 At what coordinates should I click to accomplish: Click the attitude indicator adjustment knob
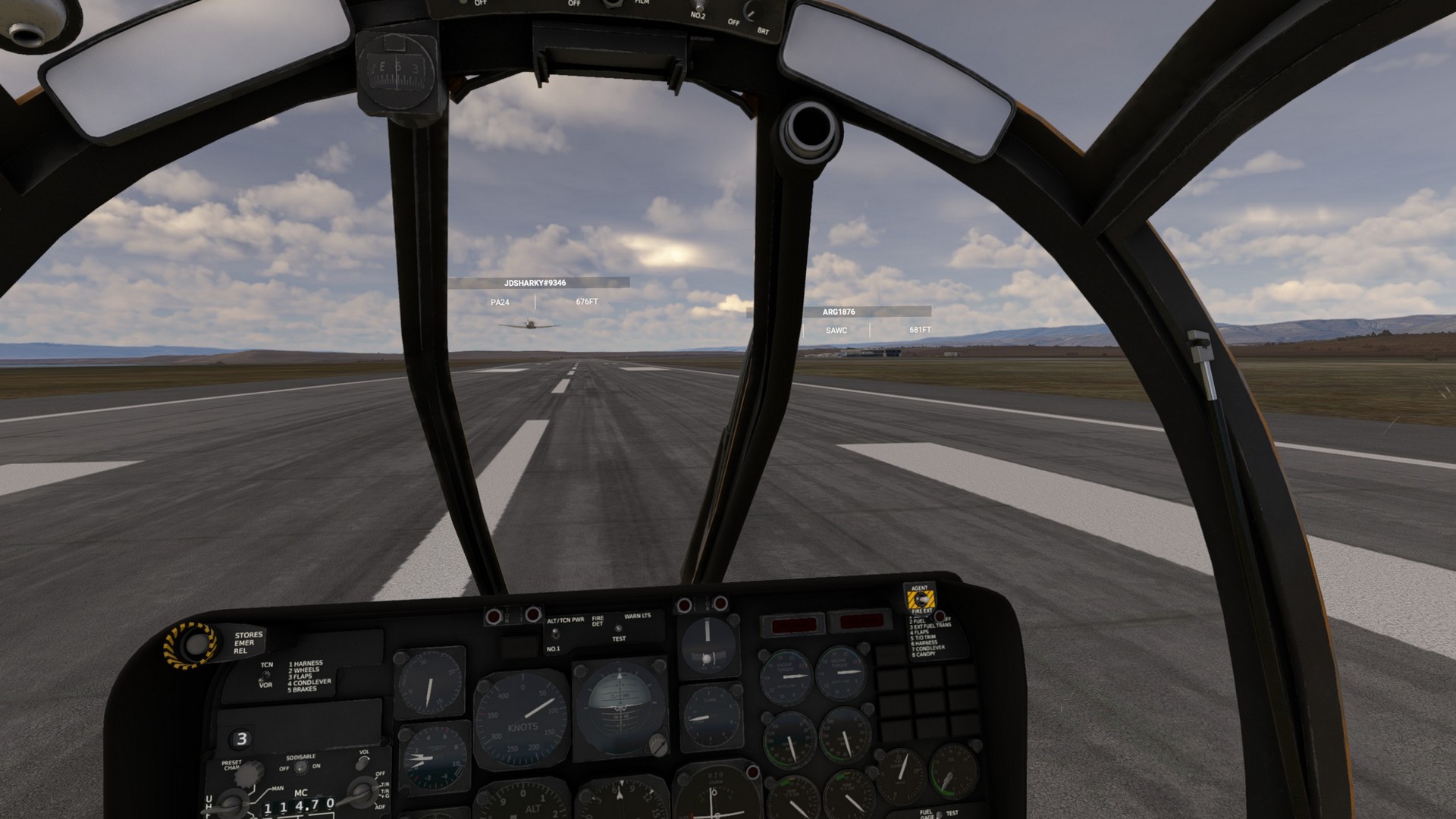[x=657, y=745]
